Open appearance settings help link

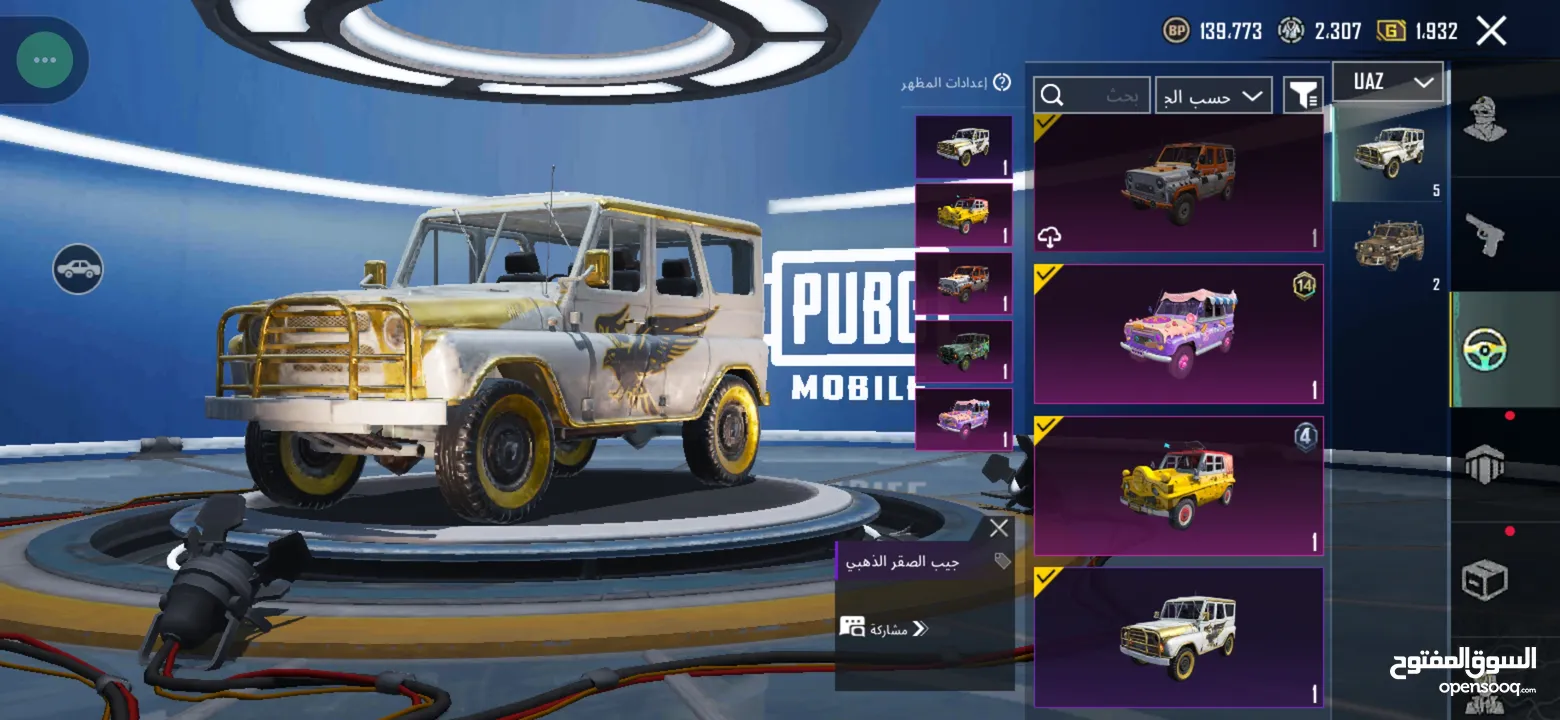point(943,83)
